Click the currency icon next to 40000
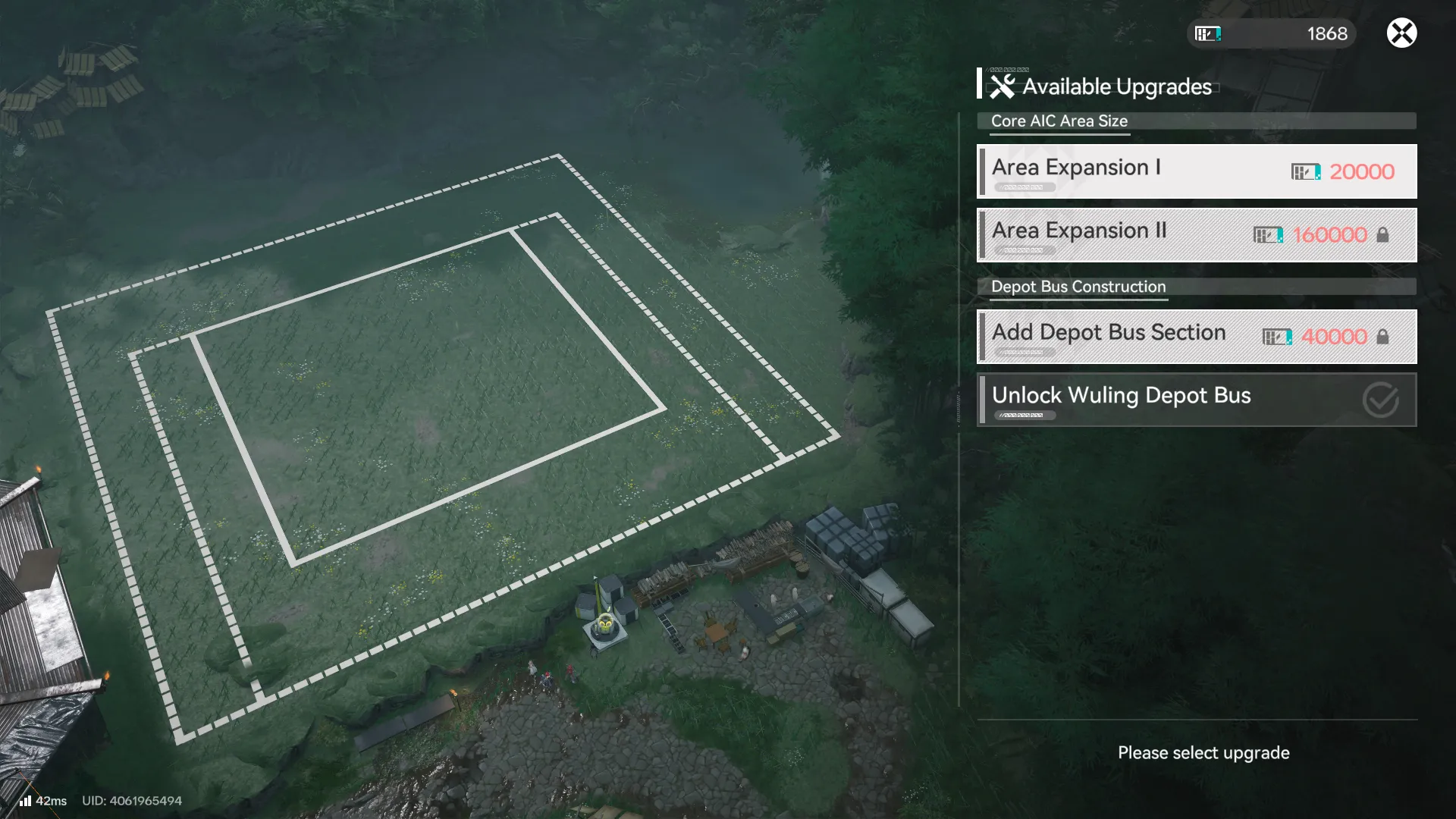1456x819 pixels. click(1278, 336)
